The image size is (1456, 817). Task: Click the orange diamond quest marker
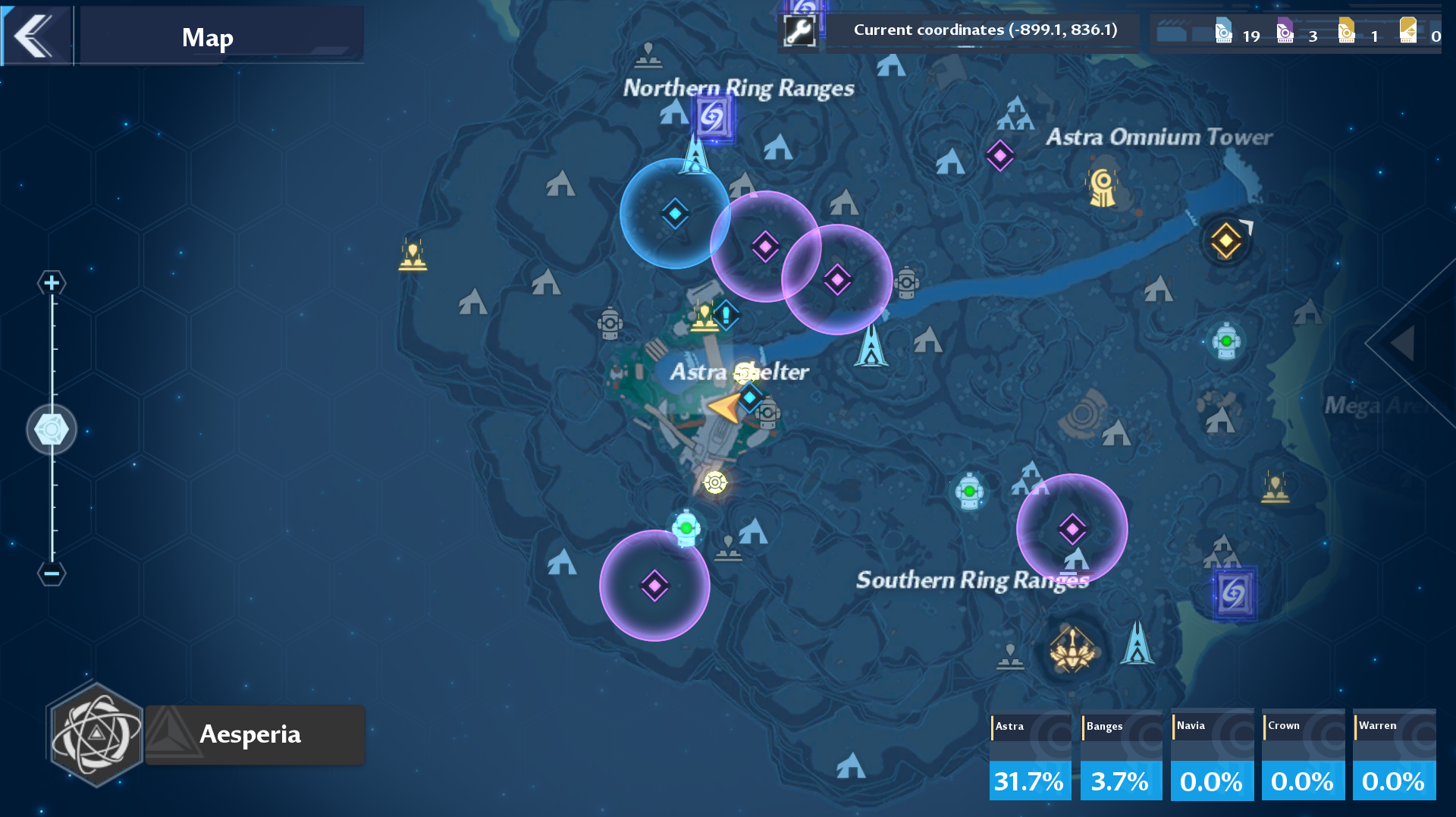click(x=1226, y=241)
